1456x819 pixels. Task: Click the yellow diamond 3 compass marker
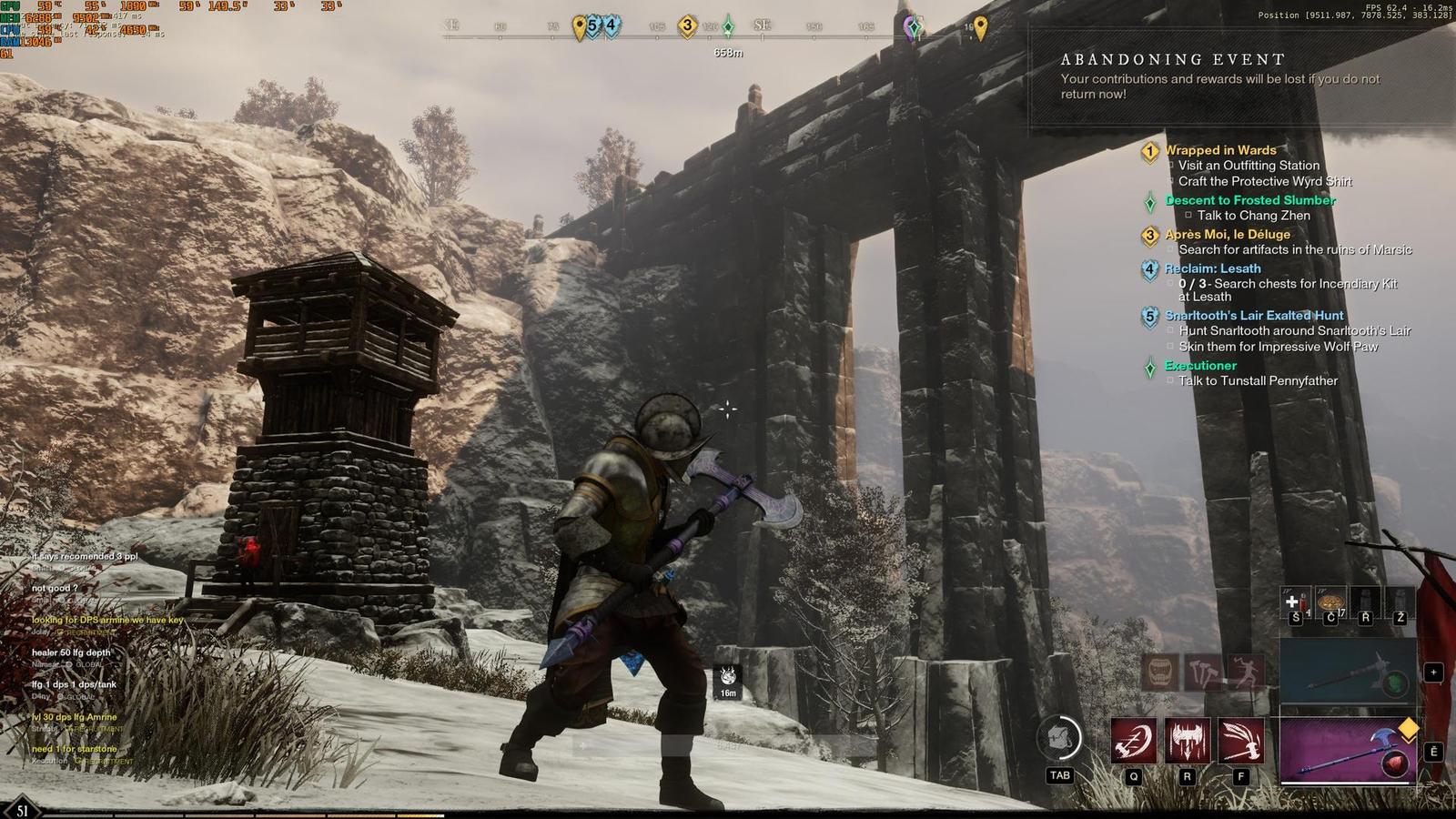coord(687,26)
